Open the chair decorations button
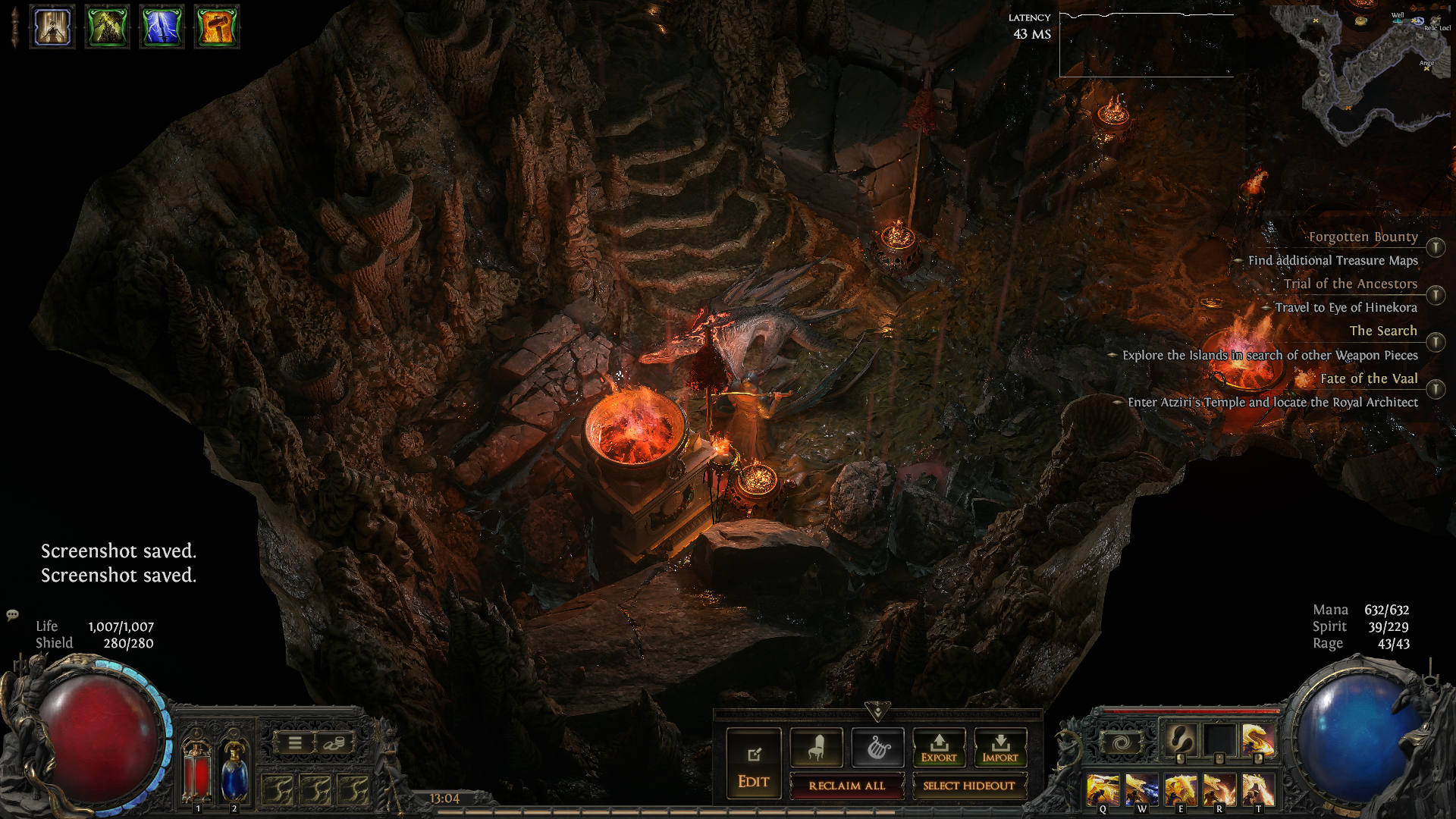The width and height of the screenshot is (1456, 819). point(816,748)
